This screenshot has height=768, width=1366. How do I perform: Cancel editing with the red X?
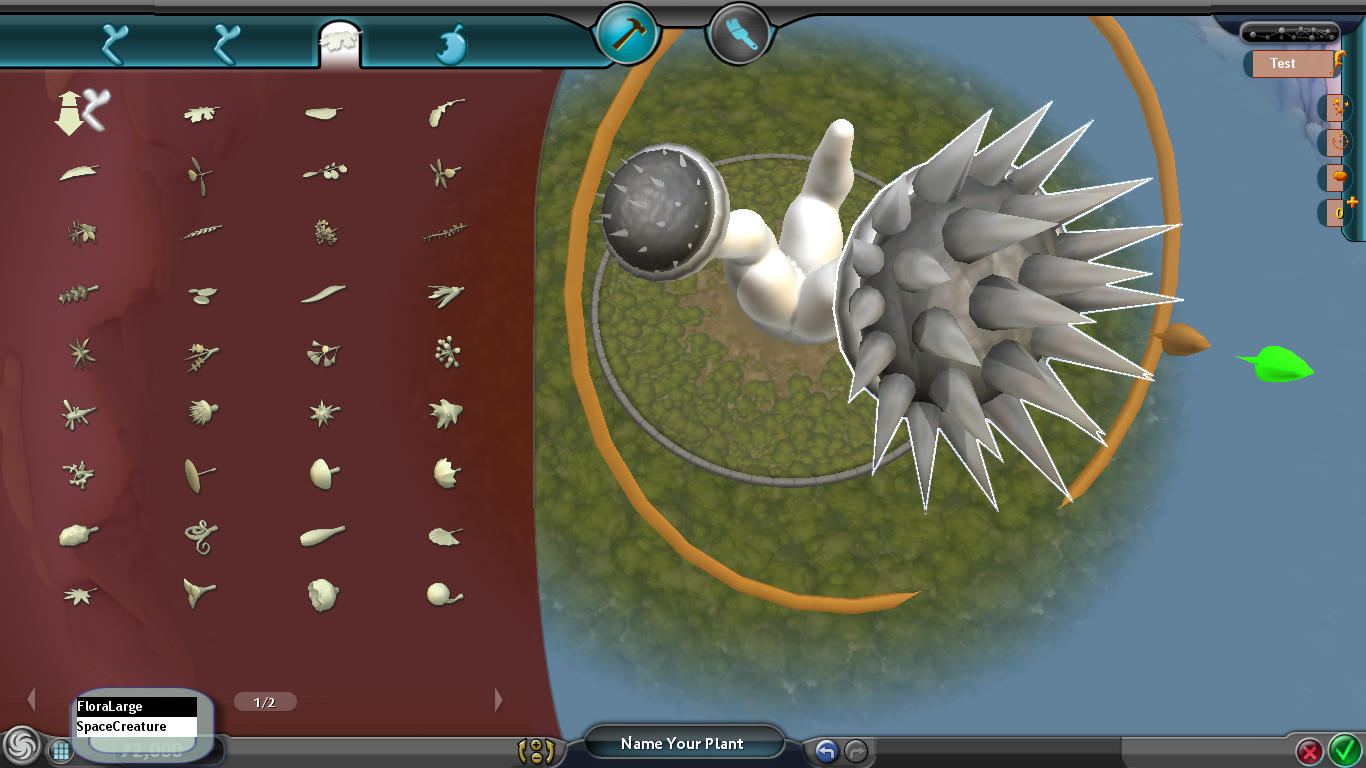click(x=1309, y=751)
